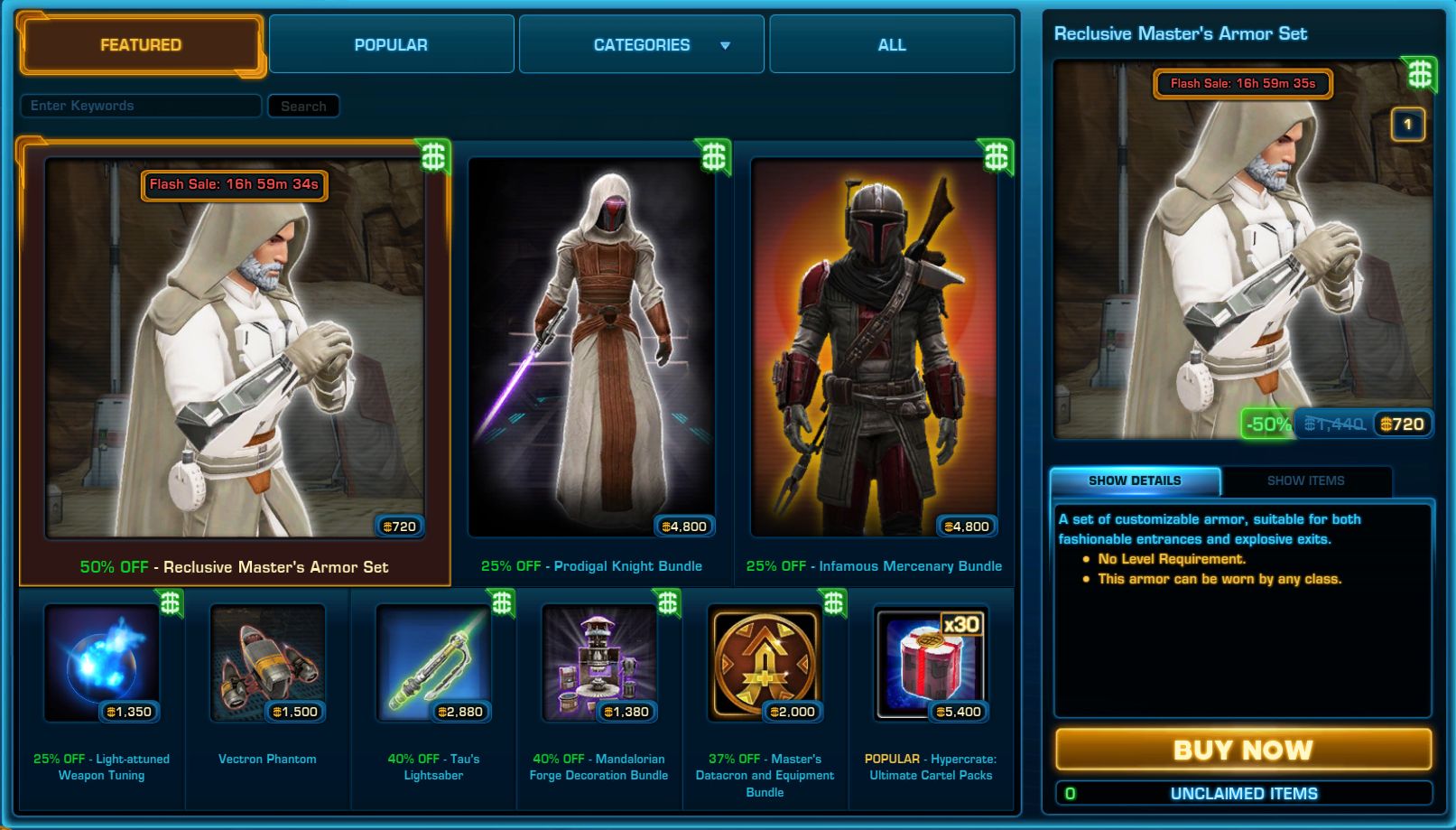Expand the Categories dropdown
This screenshot has width=1456, height=830.
639,43
